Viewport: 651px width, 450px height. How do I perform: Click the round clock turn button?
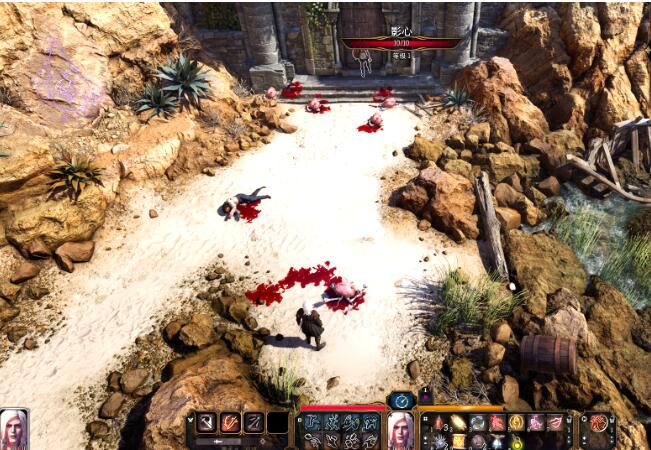coord(400,400)
